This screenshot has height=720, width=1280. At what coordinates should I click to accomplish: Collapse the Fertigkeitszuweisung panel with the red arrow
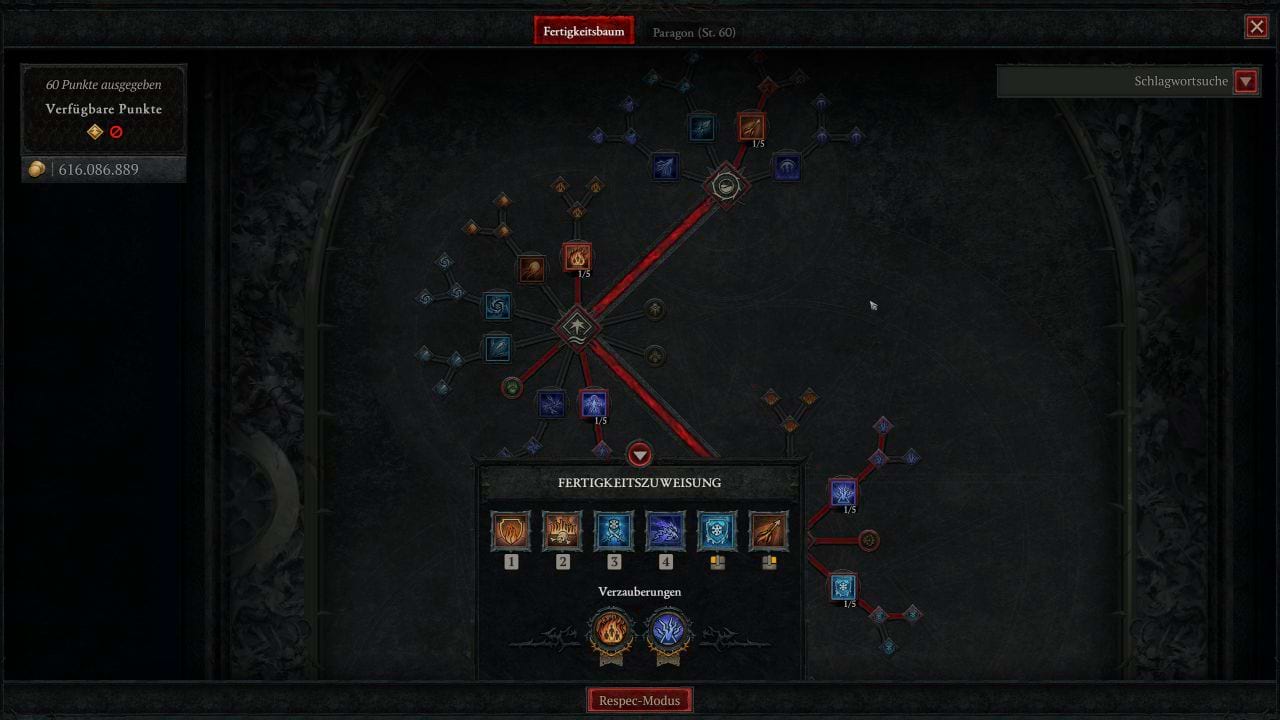pos(640,454)
